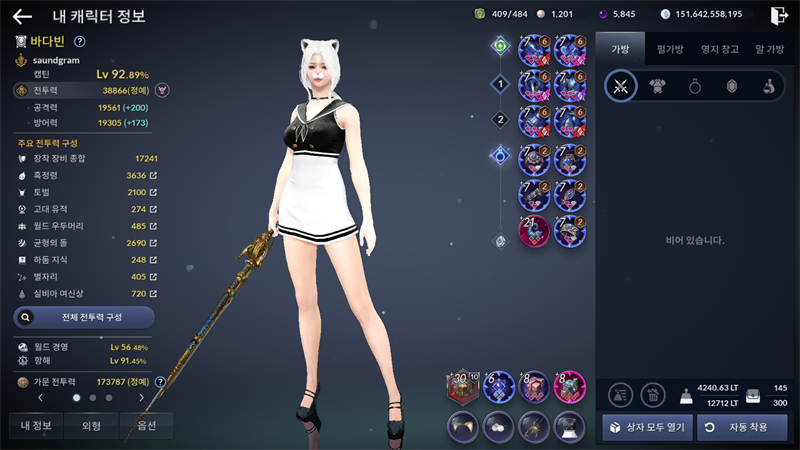Screen dimensions: 800x450
Task: Open the 흑정령 link arrow
Action: [153, 175]
